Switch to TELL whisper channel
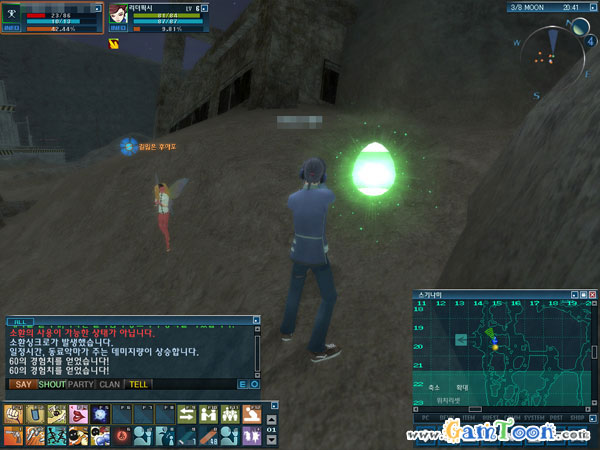Screen dimensions: 600x450 [139, 384]
